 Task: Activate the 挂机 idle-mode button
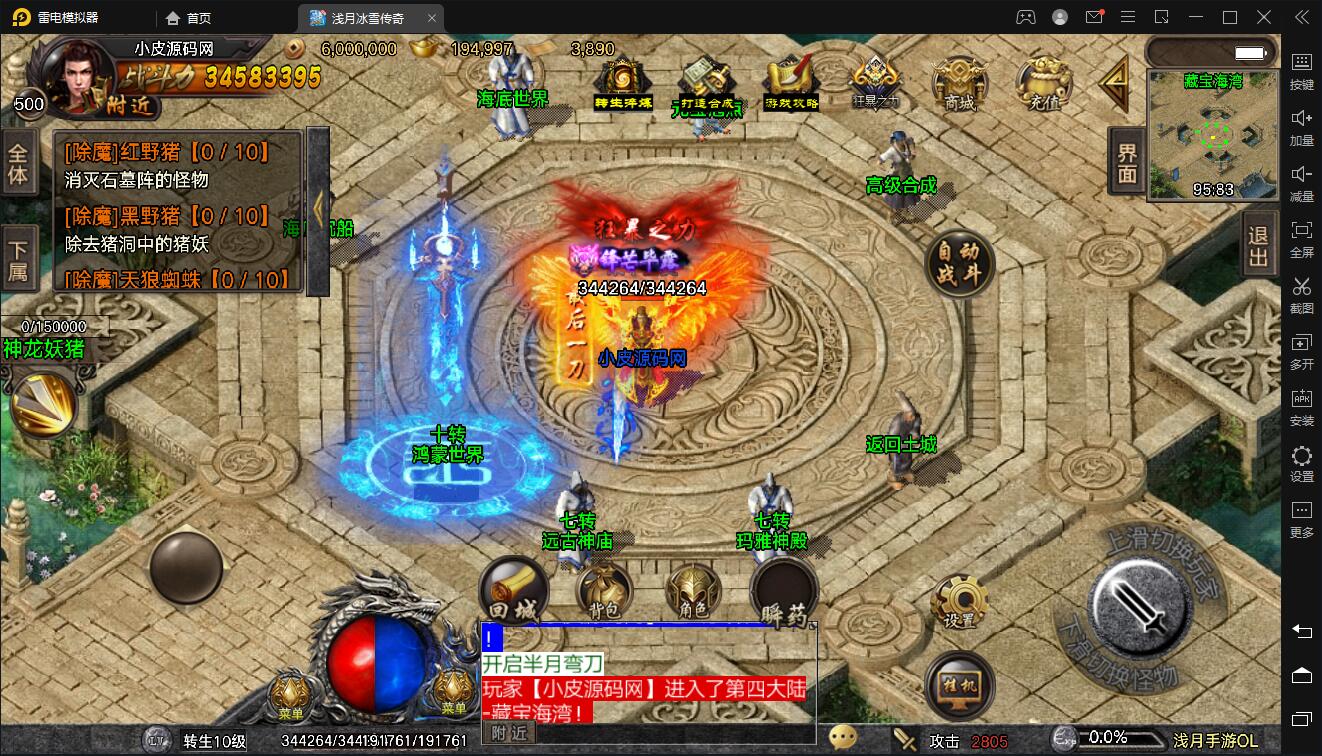tap(959, 686)
